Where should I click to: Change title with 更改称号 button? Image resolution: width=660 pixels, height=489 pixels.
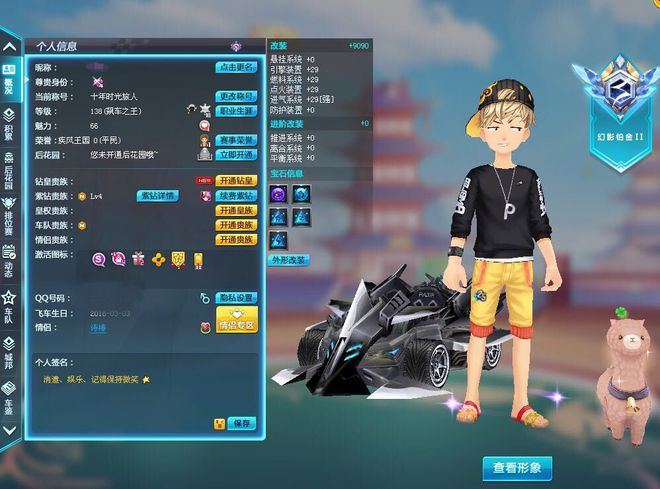point(235,95)
